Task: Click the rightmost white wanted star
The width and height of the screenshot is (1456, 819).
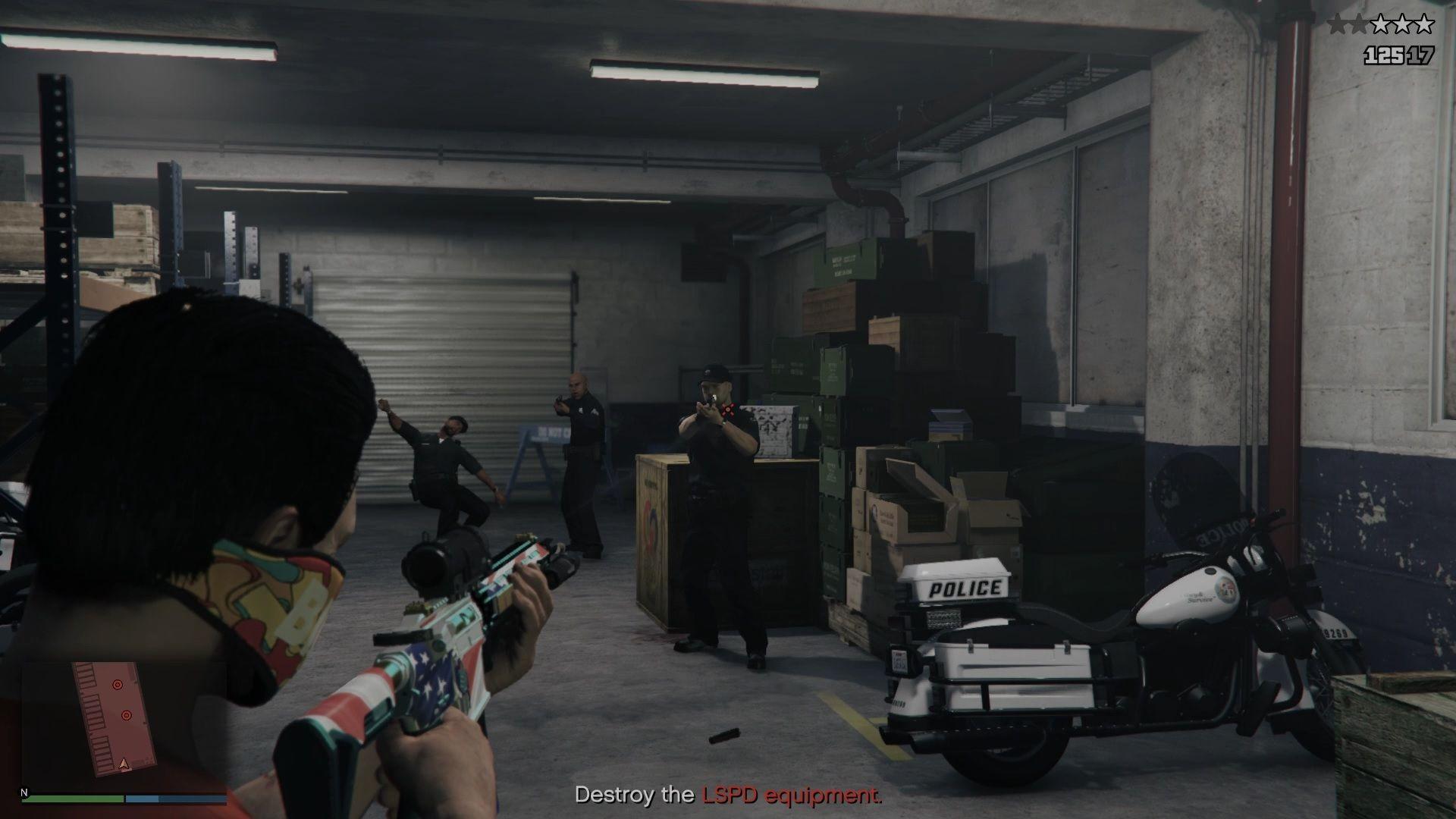Action: click(x=1423, y=24)
